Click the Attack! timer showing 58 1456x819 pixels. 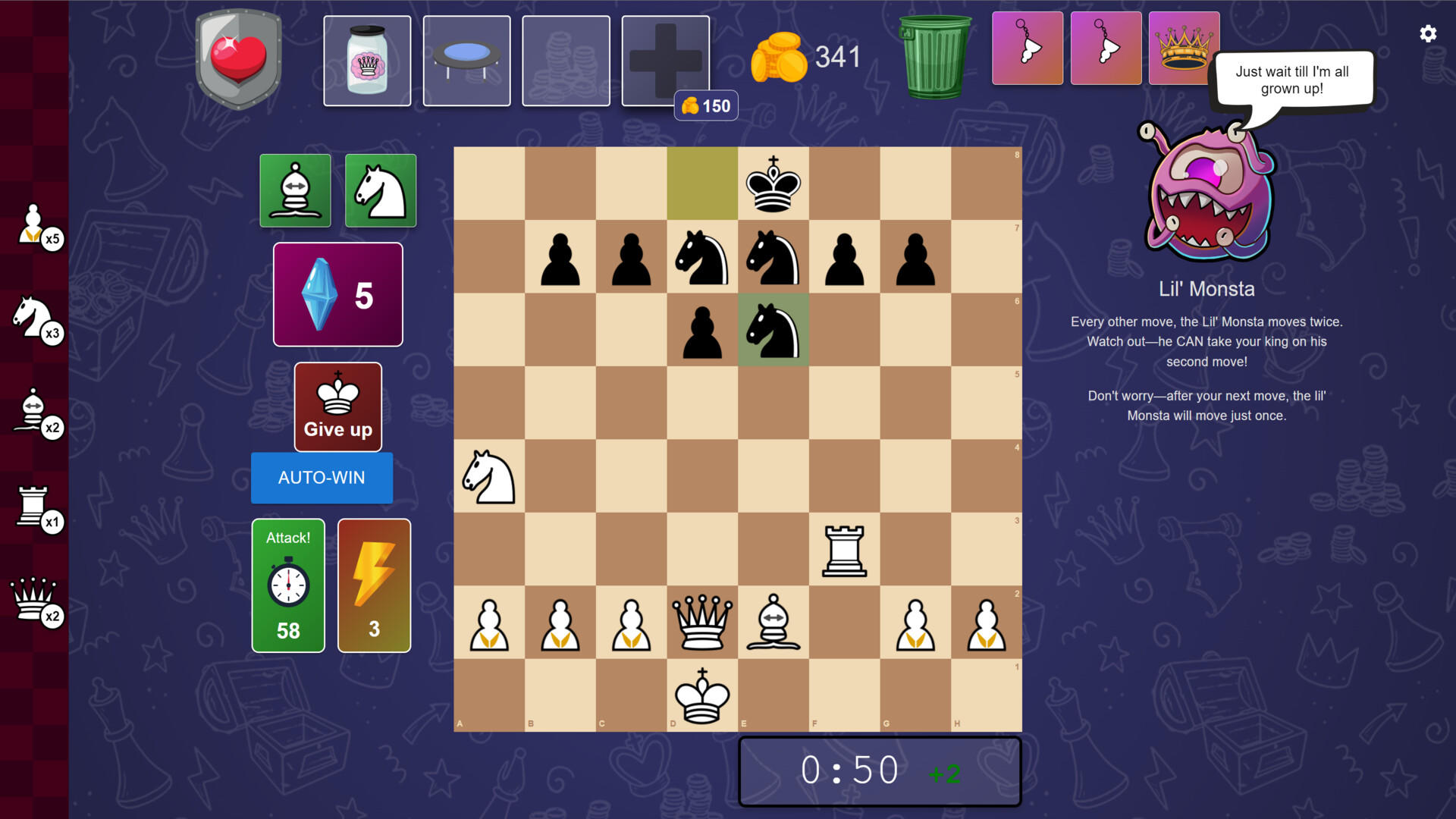288,585
